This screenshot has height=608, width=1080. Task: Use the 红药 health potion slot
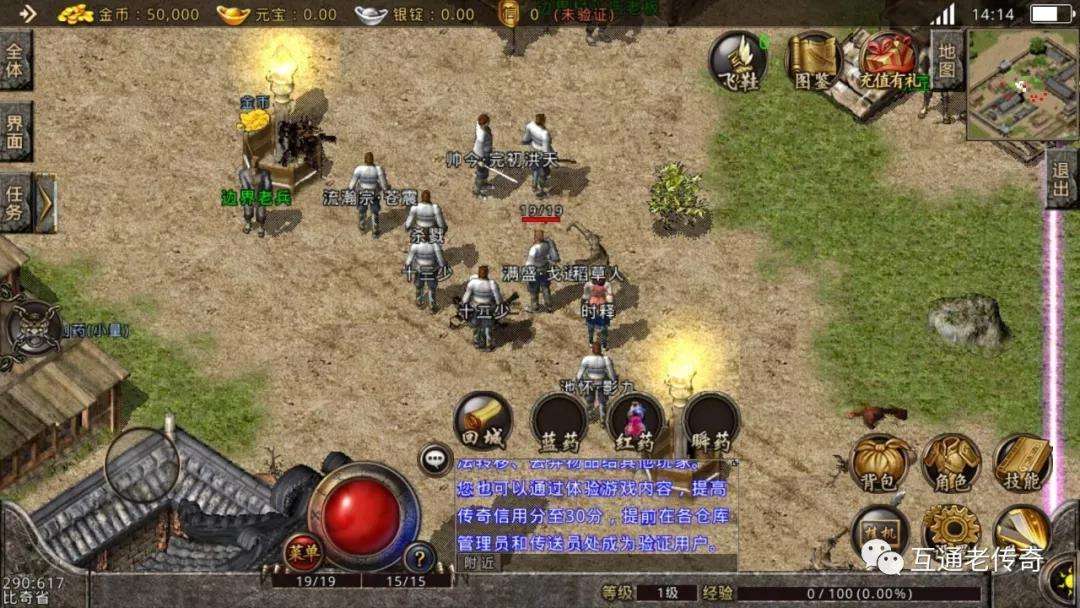(x=636, y=420)
